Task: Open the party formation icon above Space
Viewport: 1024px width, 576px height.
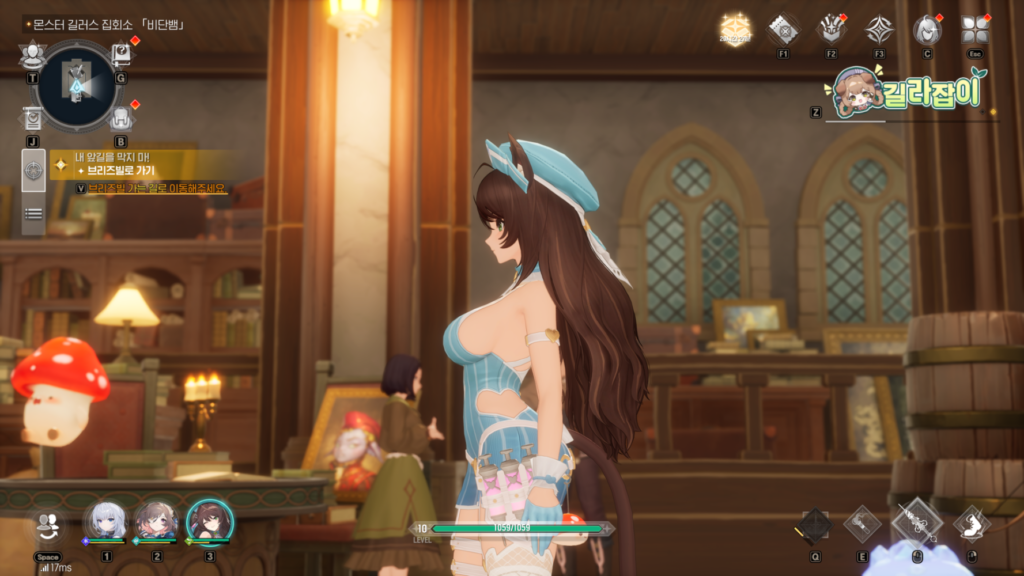Action: (x=47, y=525)
